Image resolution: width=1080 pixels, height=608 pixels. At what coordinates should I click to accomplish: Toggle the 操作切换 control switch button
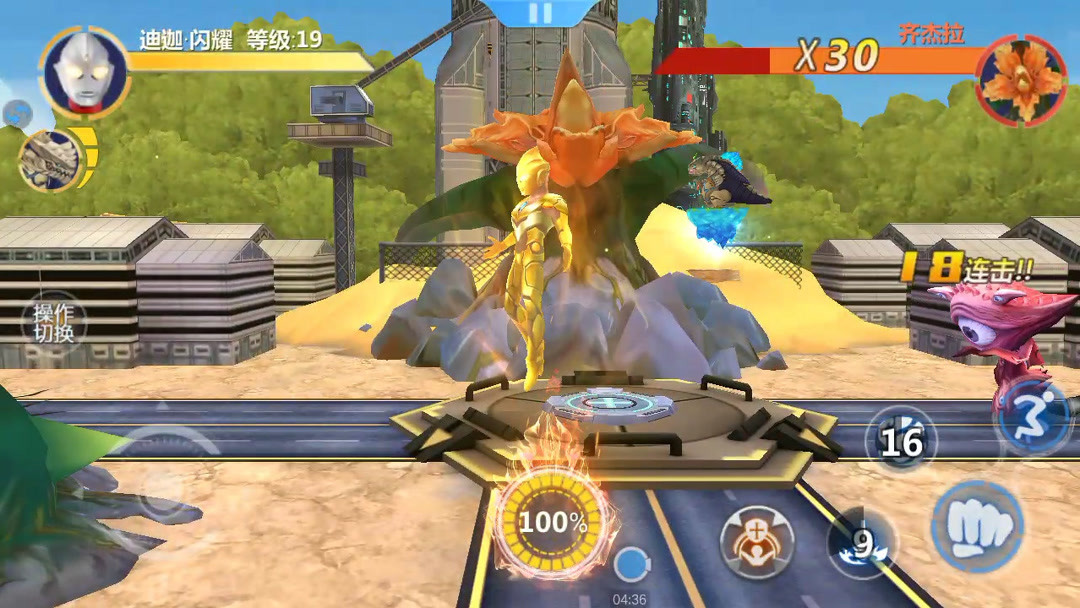(x=53, y=321)
